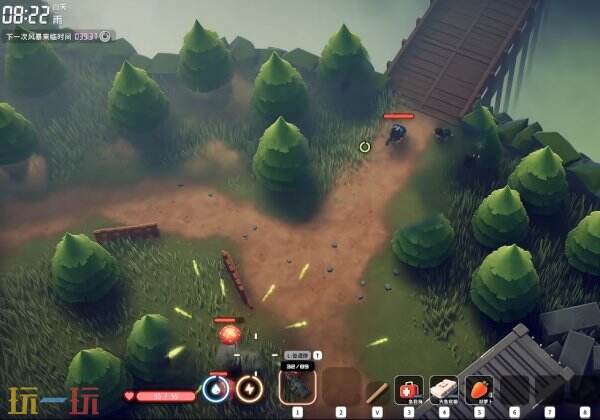Select the white bandage item slot
The image size is (600, 420).
pos(443,388)
